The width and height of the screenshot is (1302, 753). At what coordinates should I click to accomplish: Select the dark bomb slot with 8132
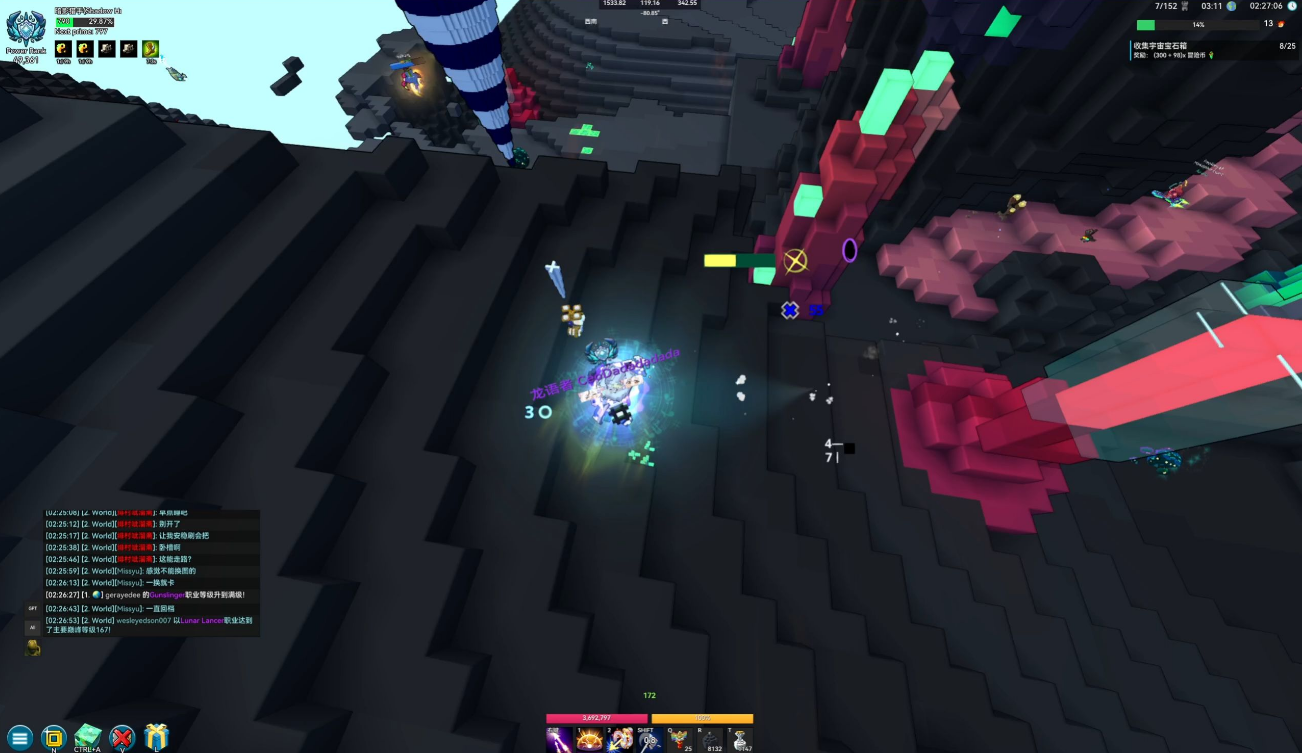[710, 739]
